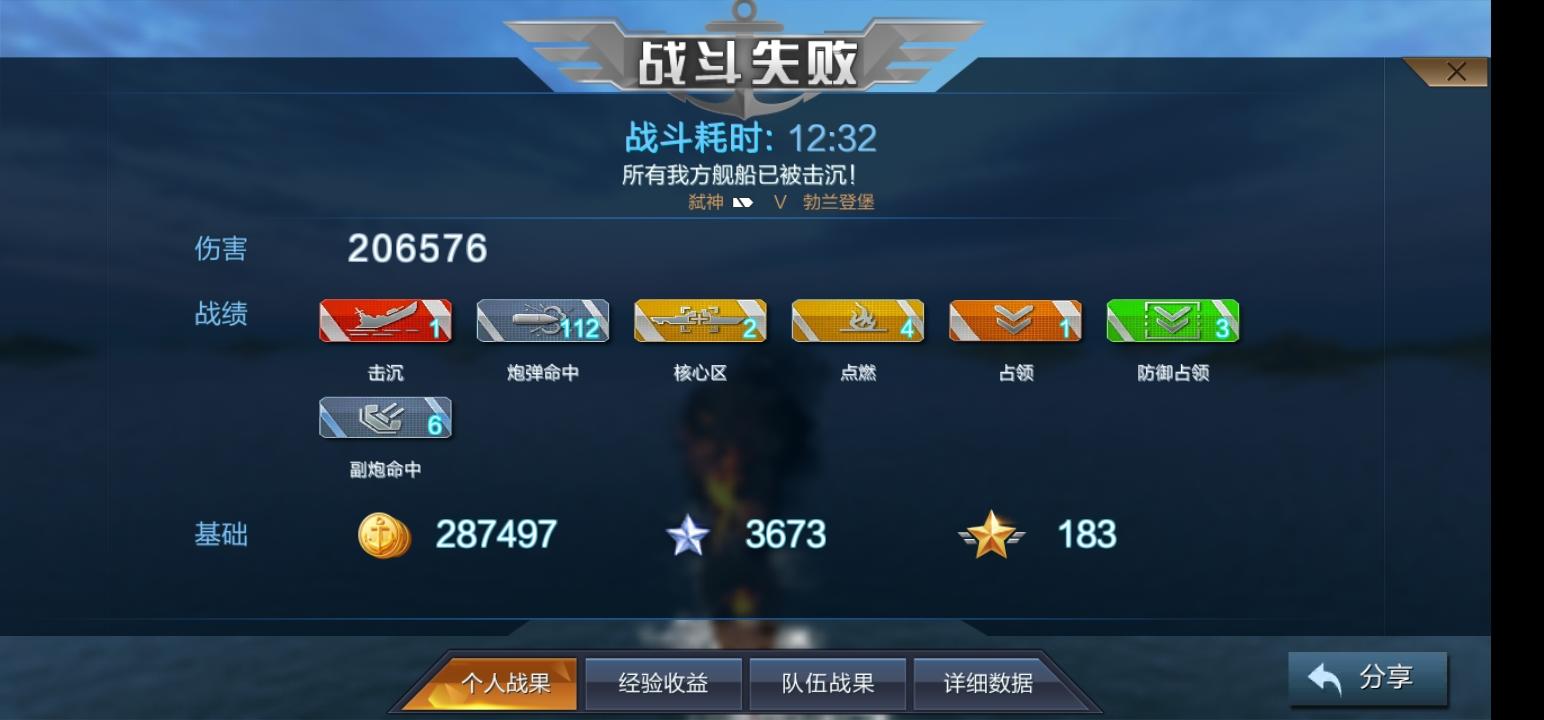
Task: Click the damage value 206576
Action: (x=416, y=250)
